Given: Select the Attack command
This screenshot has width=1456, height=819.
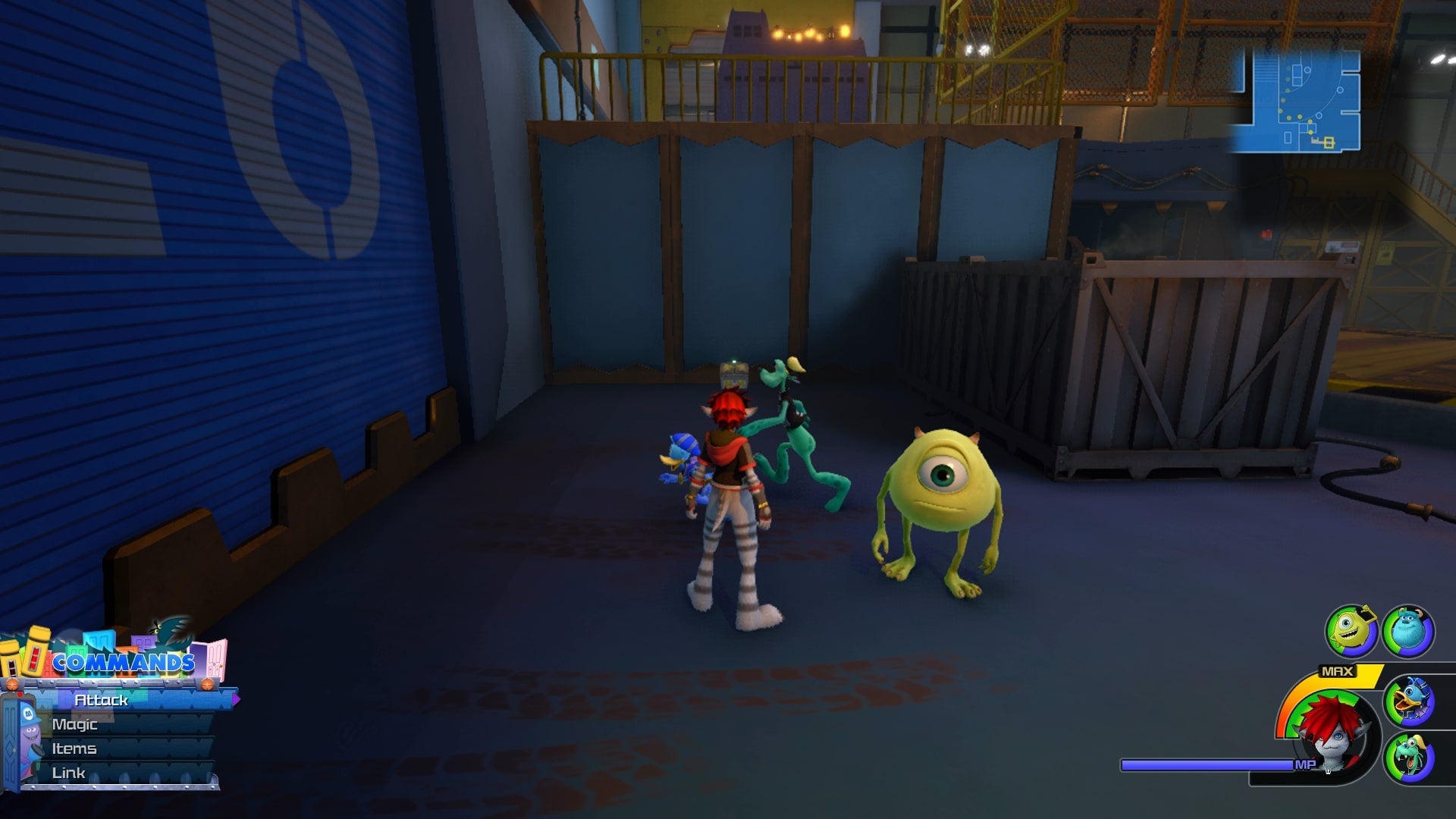Looking at the screenshot, I should pyautogui.click(x=102, y=700).
